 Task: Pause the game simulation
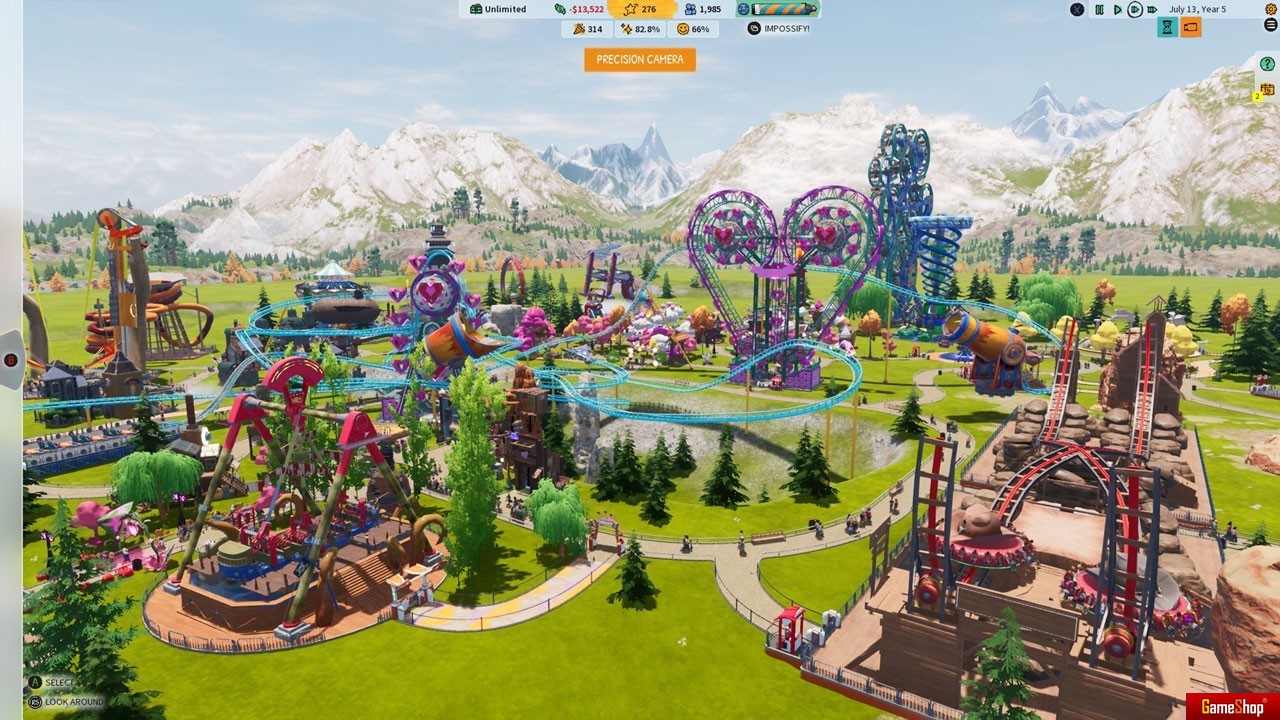pos(1099,10)
